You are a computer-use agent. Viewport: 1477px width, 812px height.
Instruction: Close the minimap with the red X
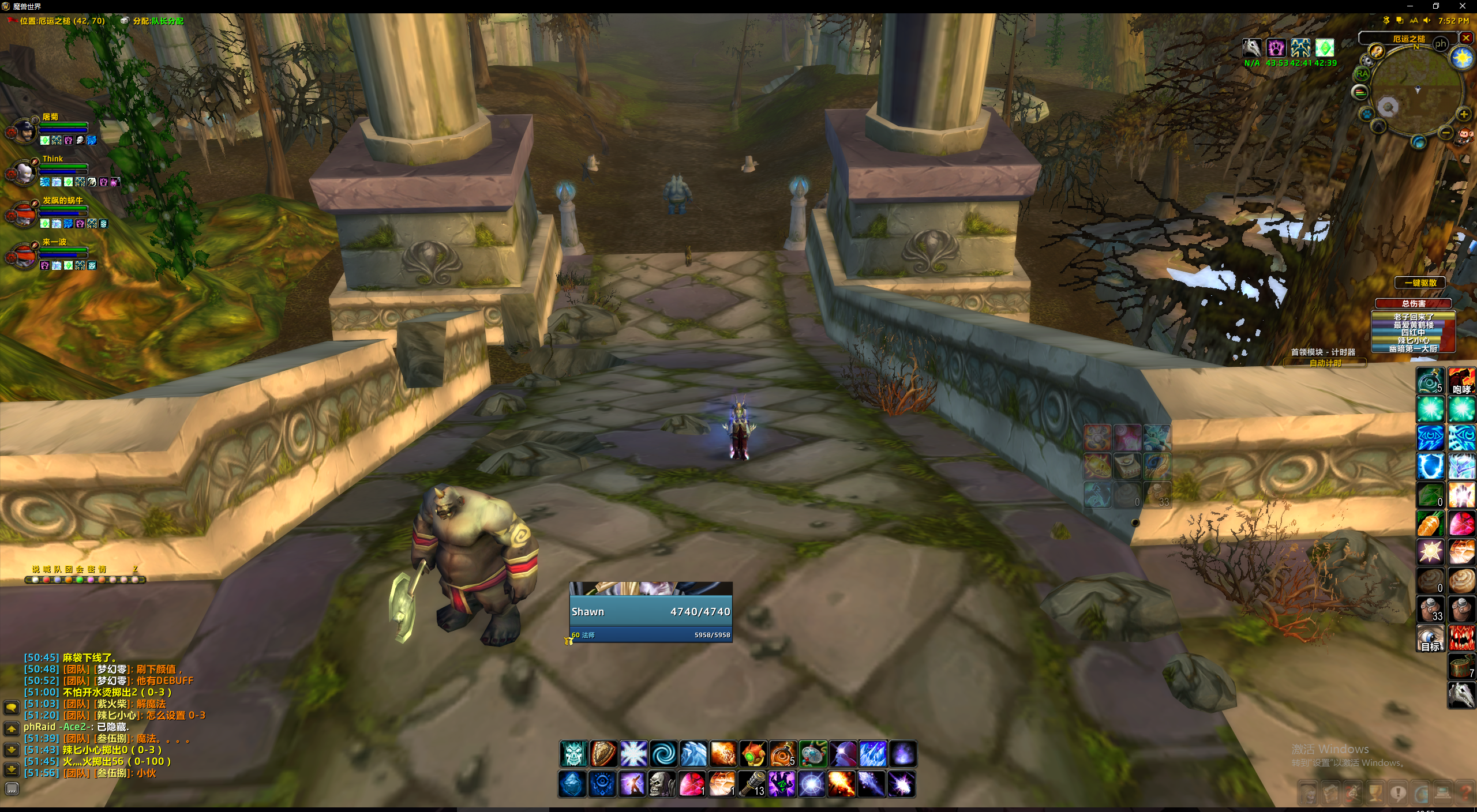(x=1466, y=38)
